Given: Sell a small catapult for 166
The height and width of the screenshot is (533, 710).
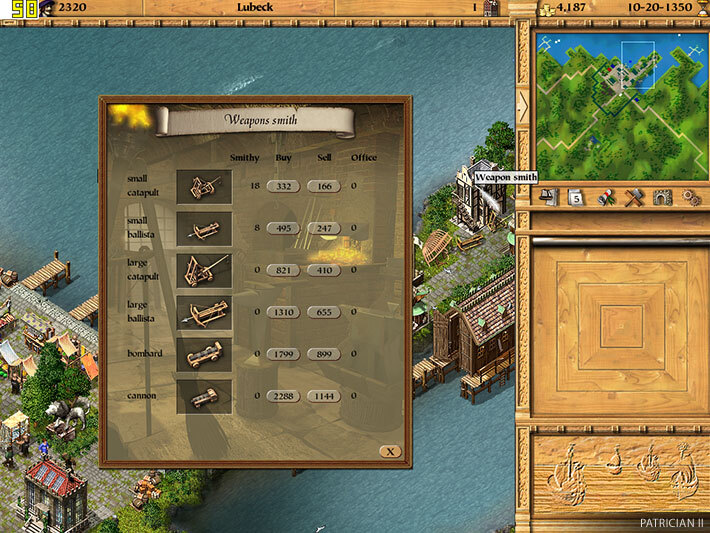Looking at the screenshot, I should 324,186.
